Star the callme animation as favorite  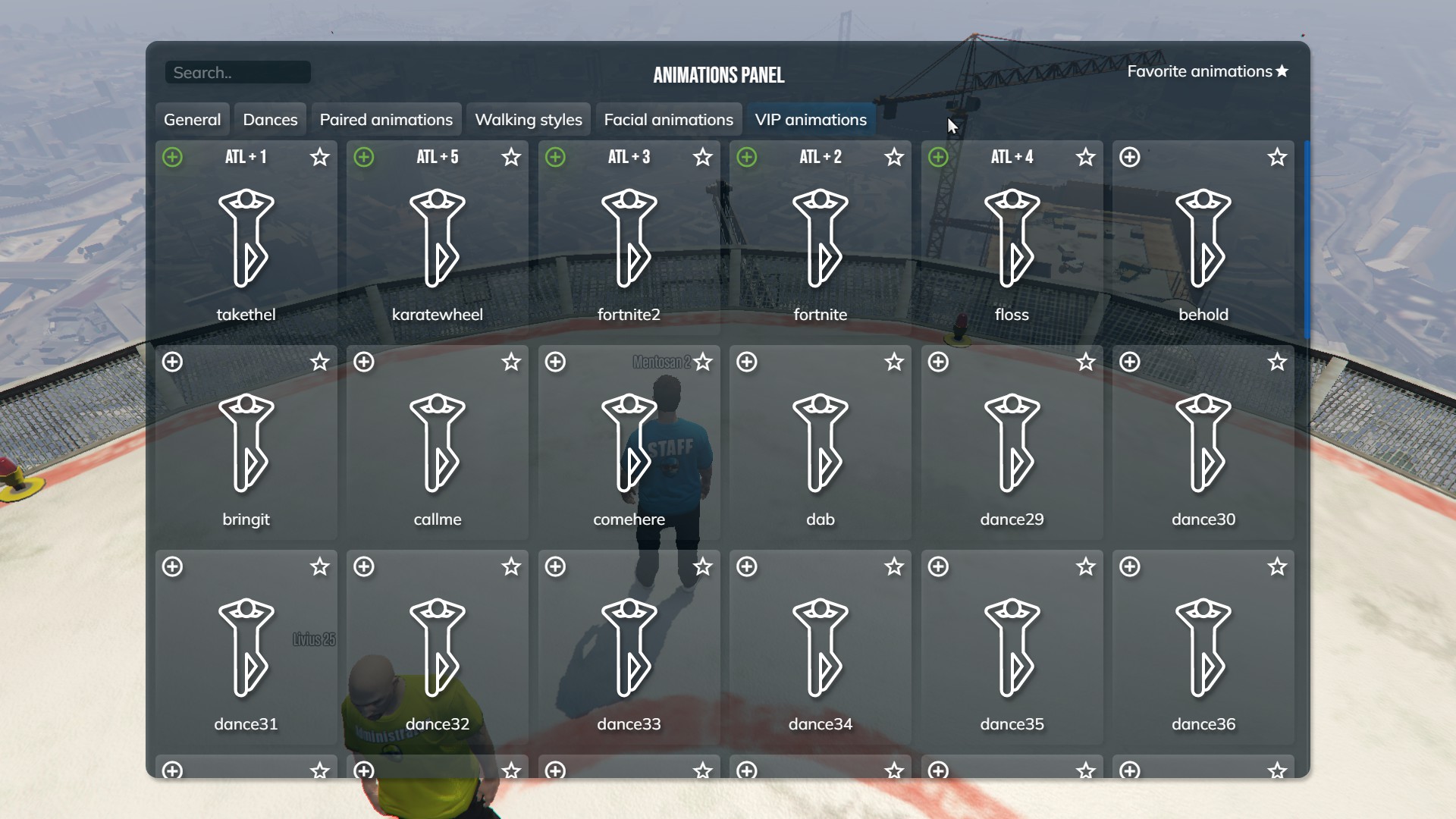[511, 362]
